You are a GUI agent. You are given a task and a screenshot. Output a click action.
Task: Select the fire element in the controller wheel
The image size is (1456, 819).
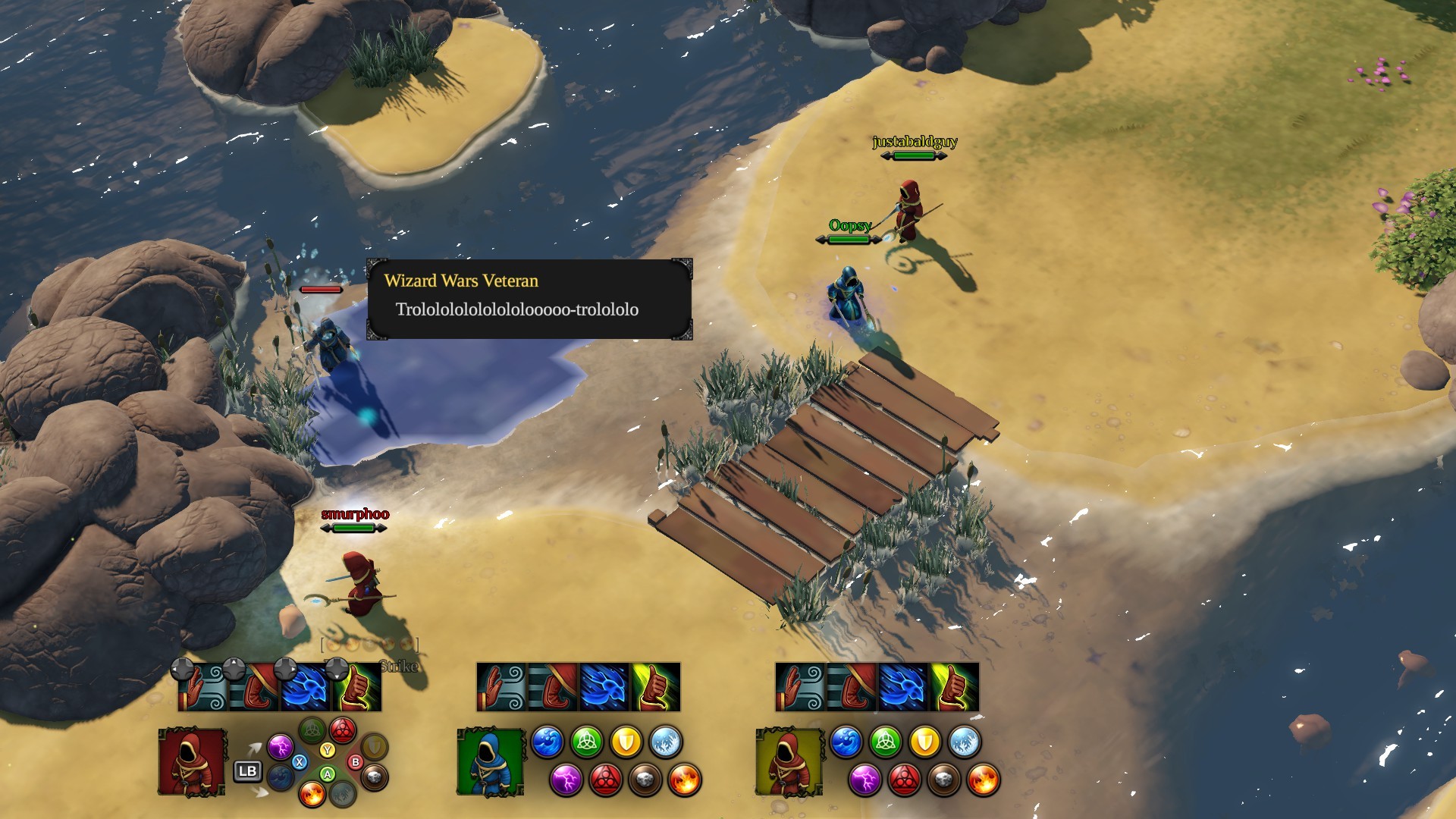(312, 794)
